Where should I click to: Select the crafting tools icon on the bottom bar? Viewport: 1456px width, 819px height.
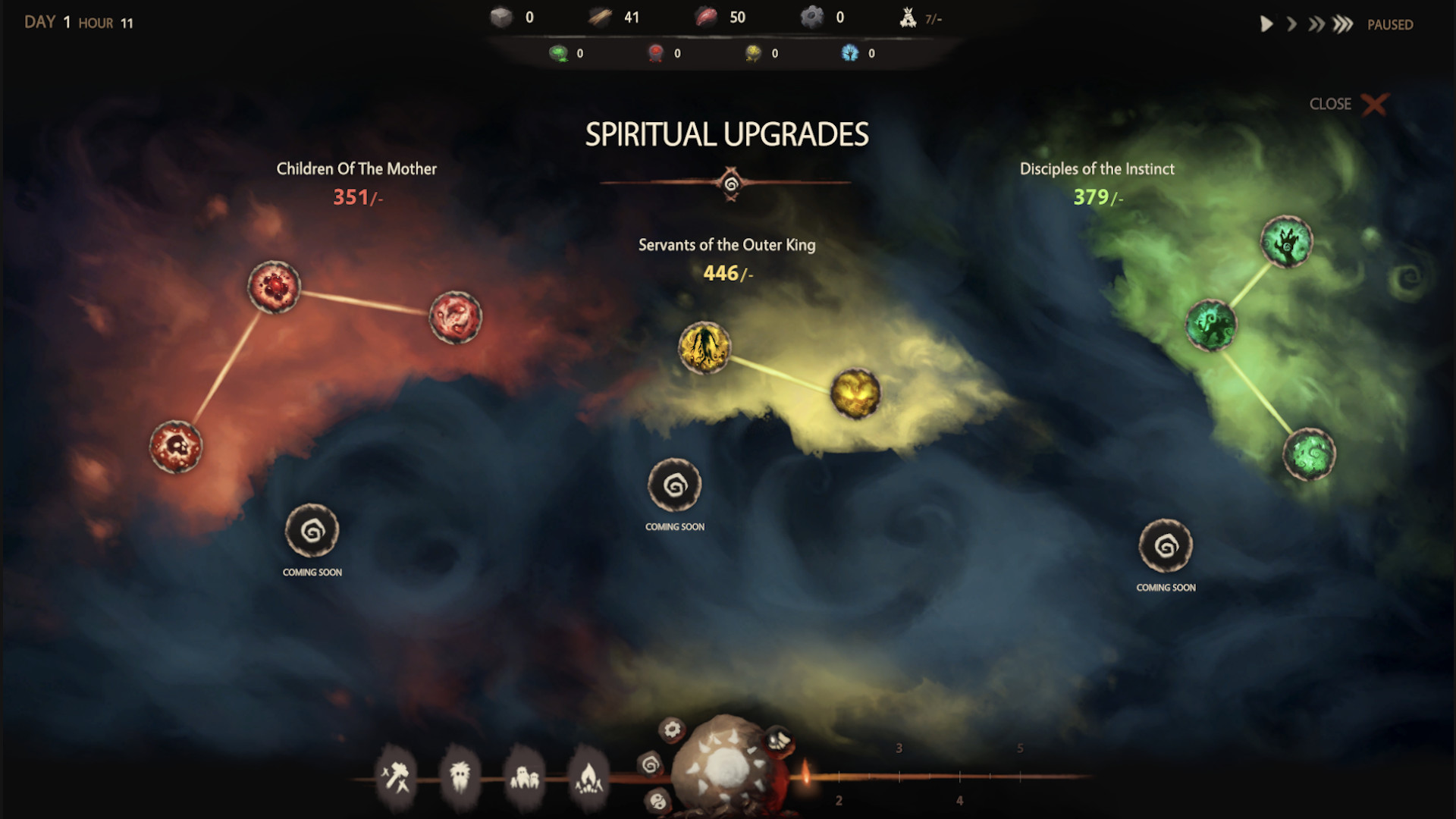pyautogui.click(x=397, y=775)
